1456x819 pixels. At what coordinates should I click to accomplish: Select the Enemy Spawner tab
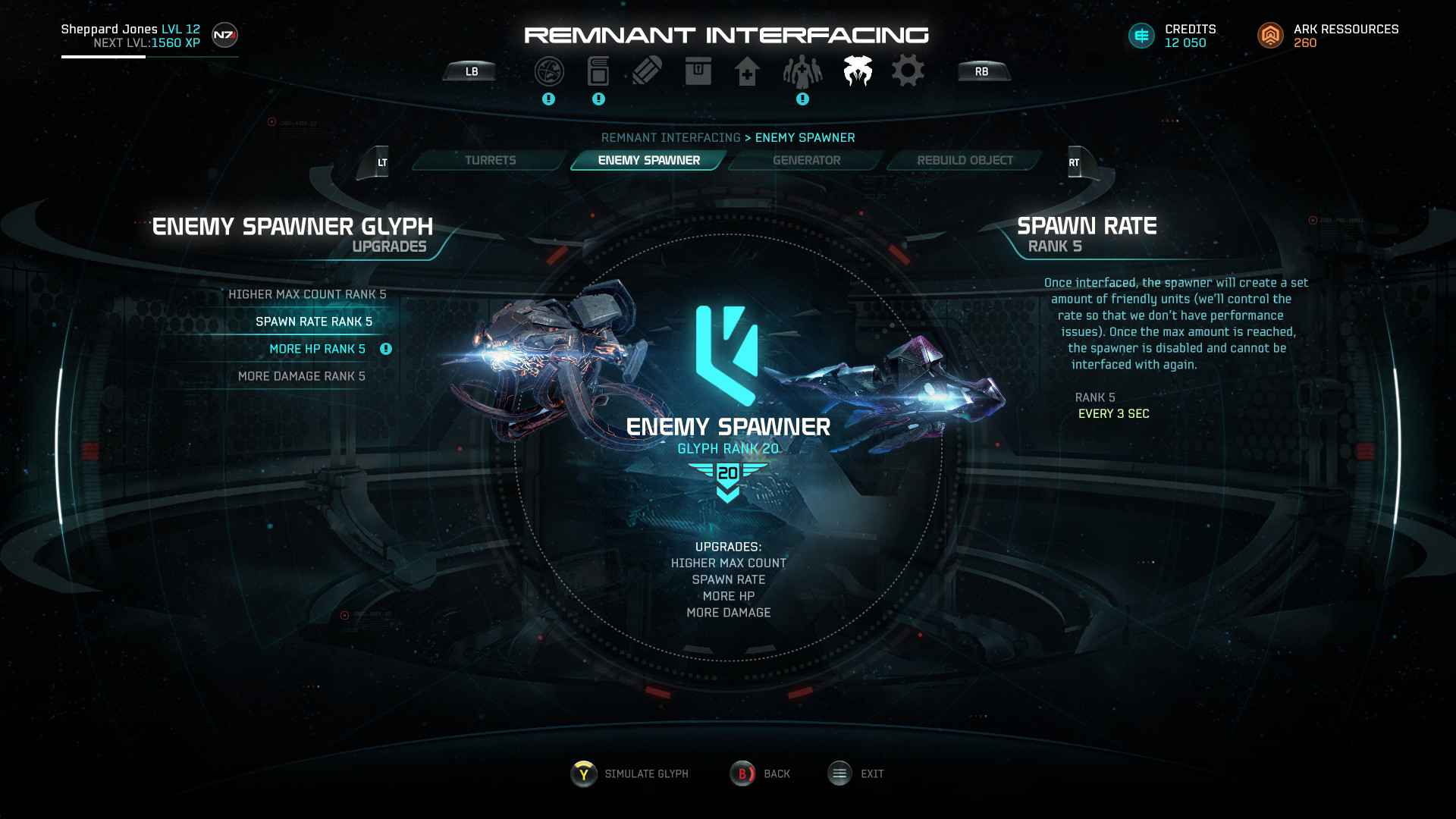click(648, 161)
